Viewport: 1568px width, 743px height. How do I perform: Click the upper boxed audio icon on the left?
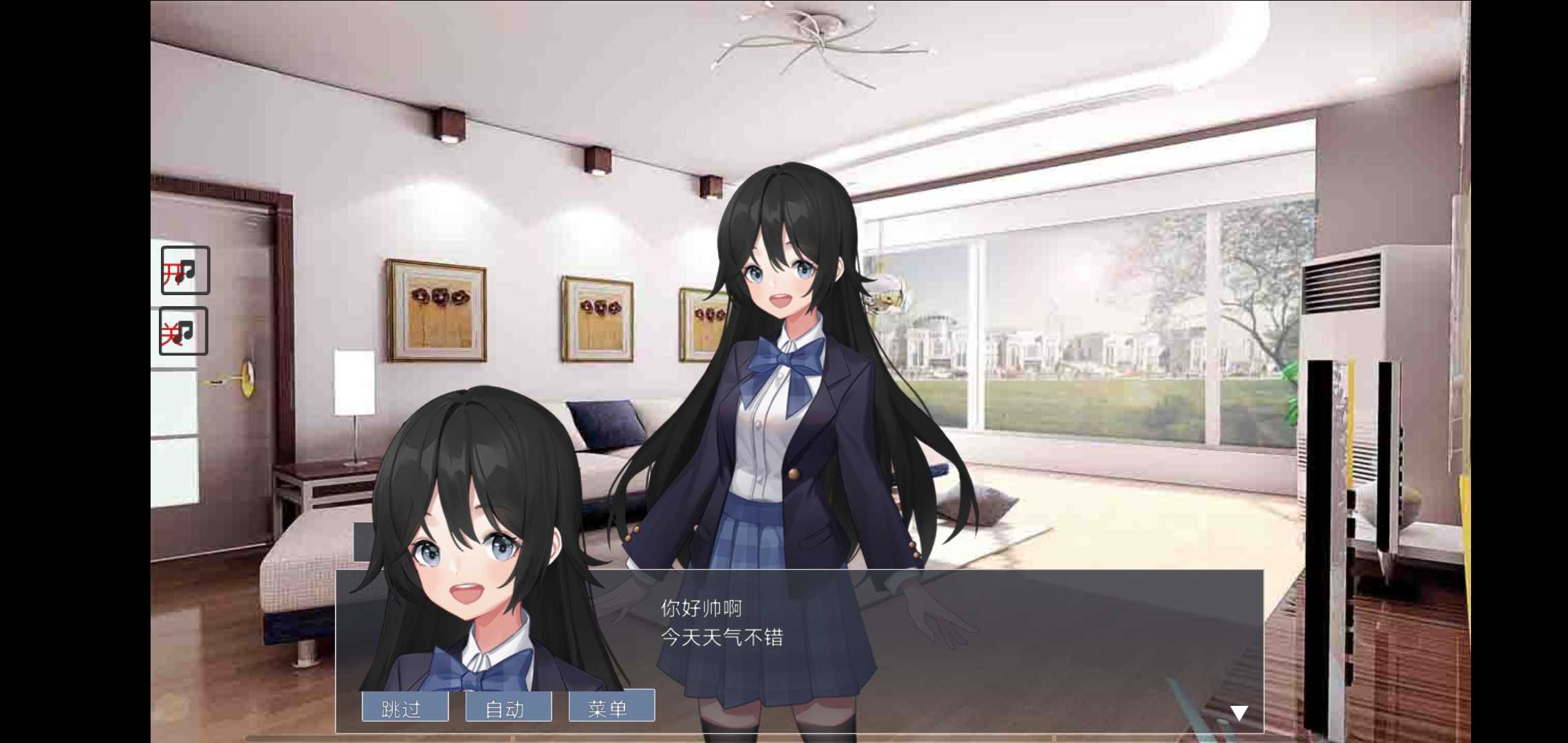click(184, 270)
